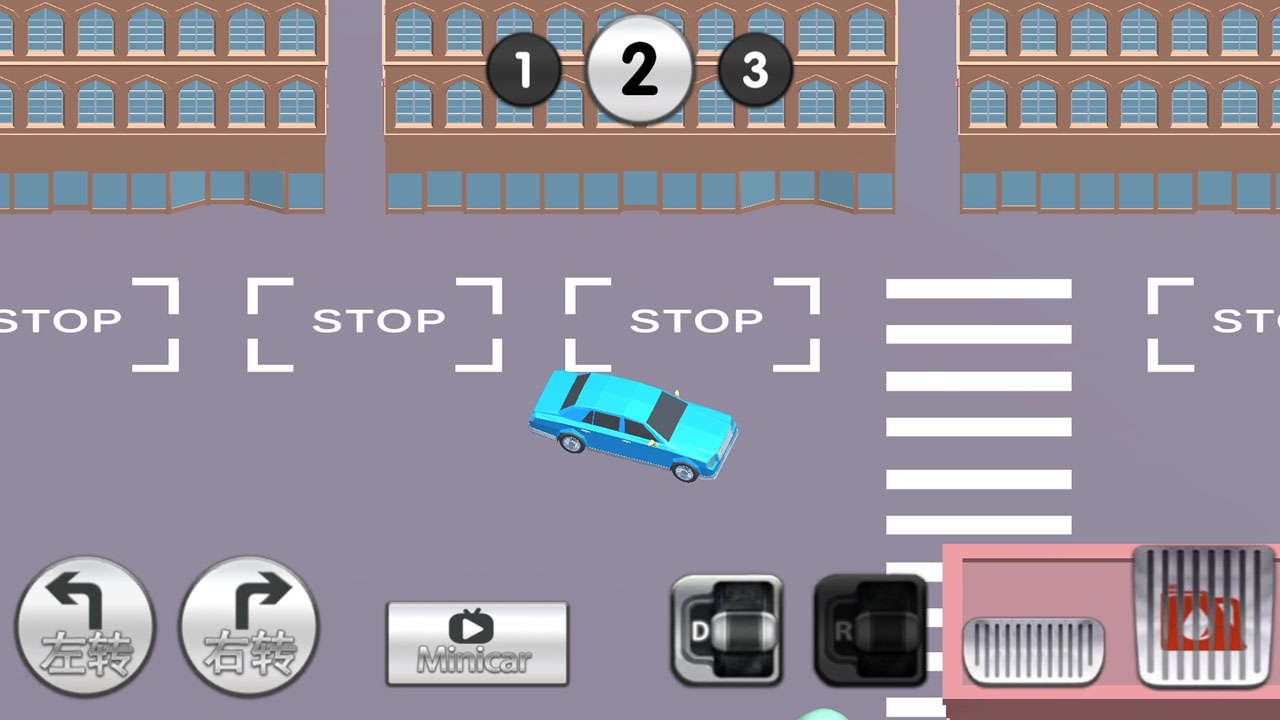The height and width of the screenshot is (720, 1280).
Task: Tap the left turn (左转) button
Action: 85,626
